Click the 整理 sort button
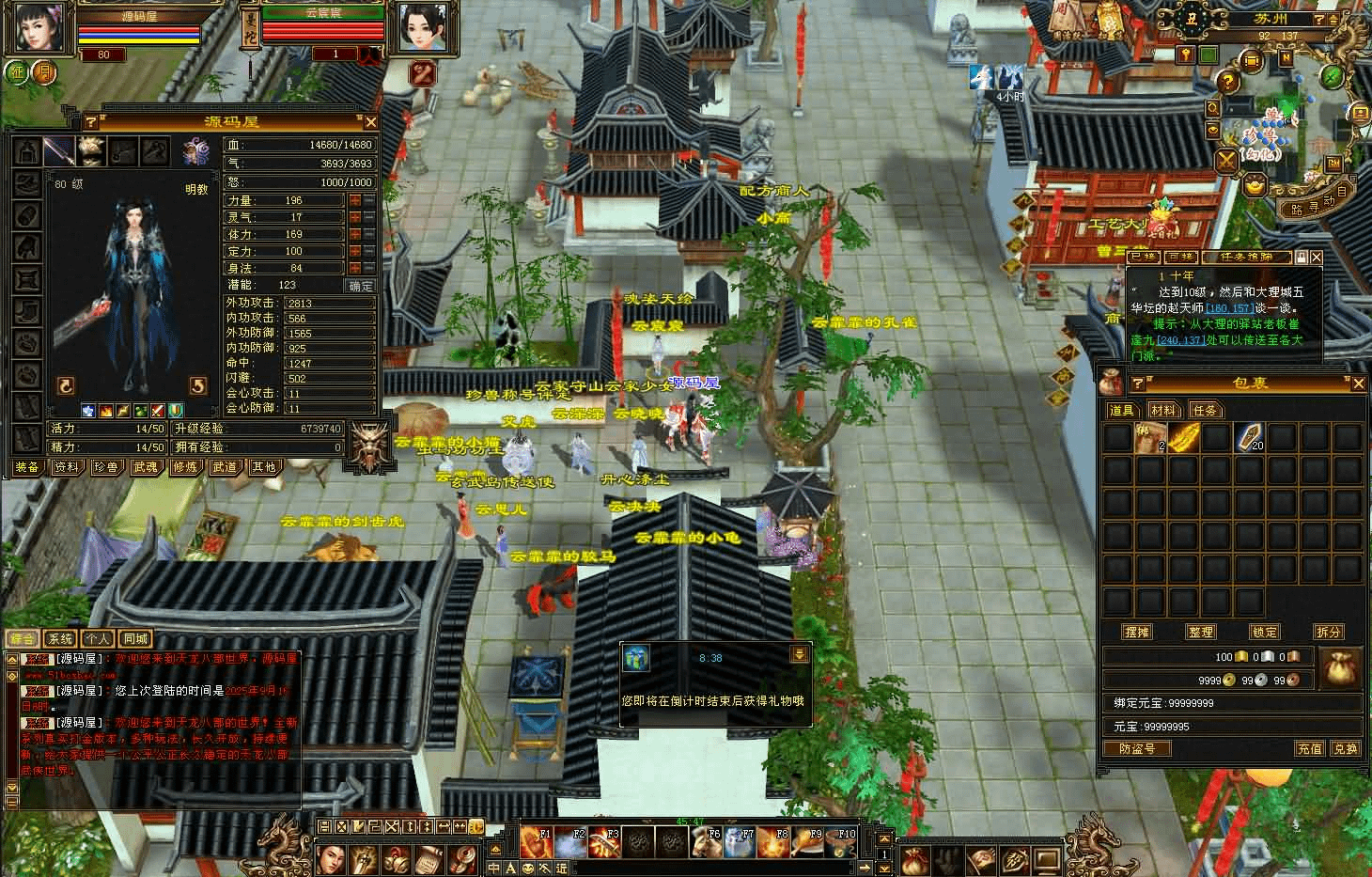The width and height of the screenshot is (1372, 877). point(1201,632)
